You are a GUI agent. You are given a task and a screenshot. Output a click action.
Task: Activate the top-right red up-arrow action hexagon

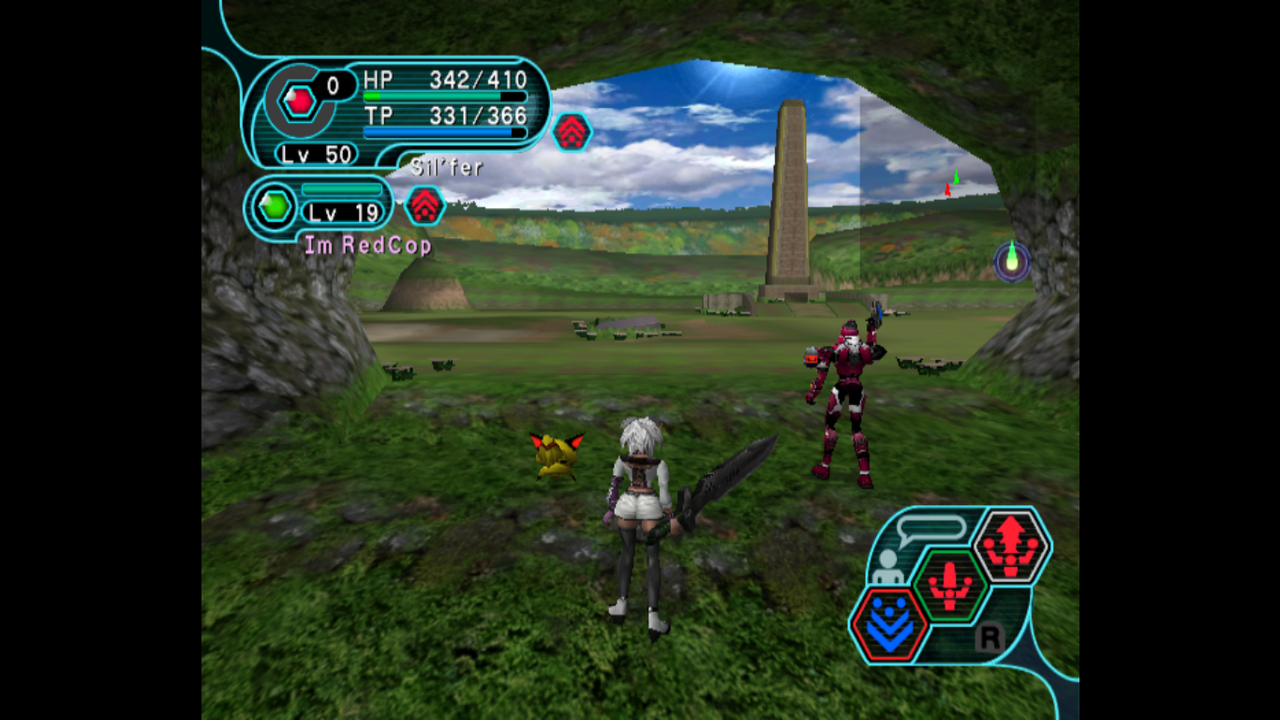[x=1011, y=546]
